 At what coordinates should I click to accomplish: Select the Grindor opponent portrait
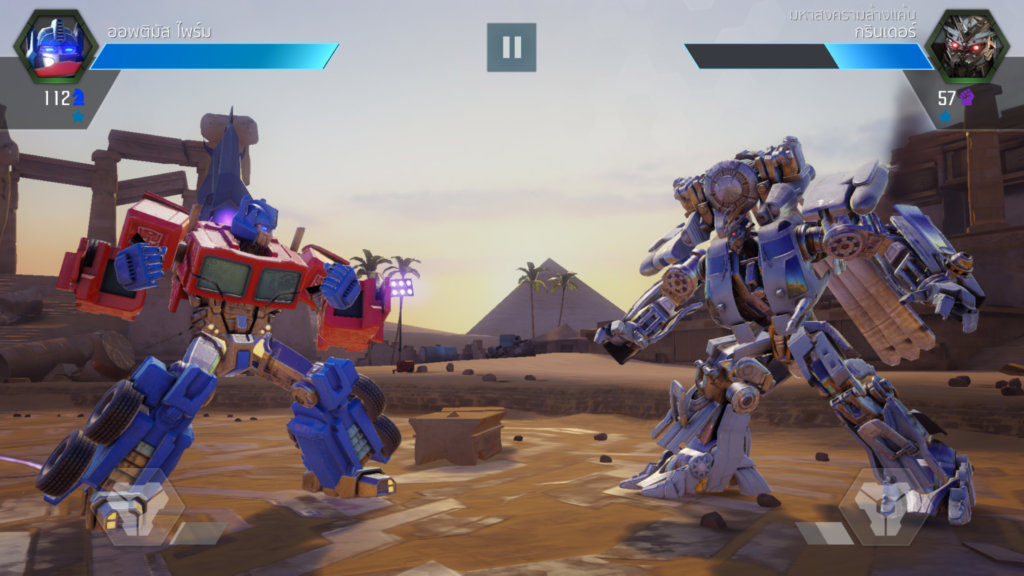[966, 46]
